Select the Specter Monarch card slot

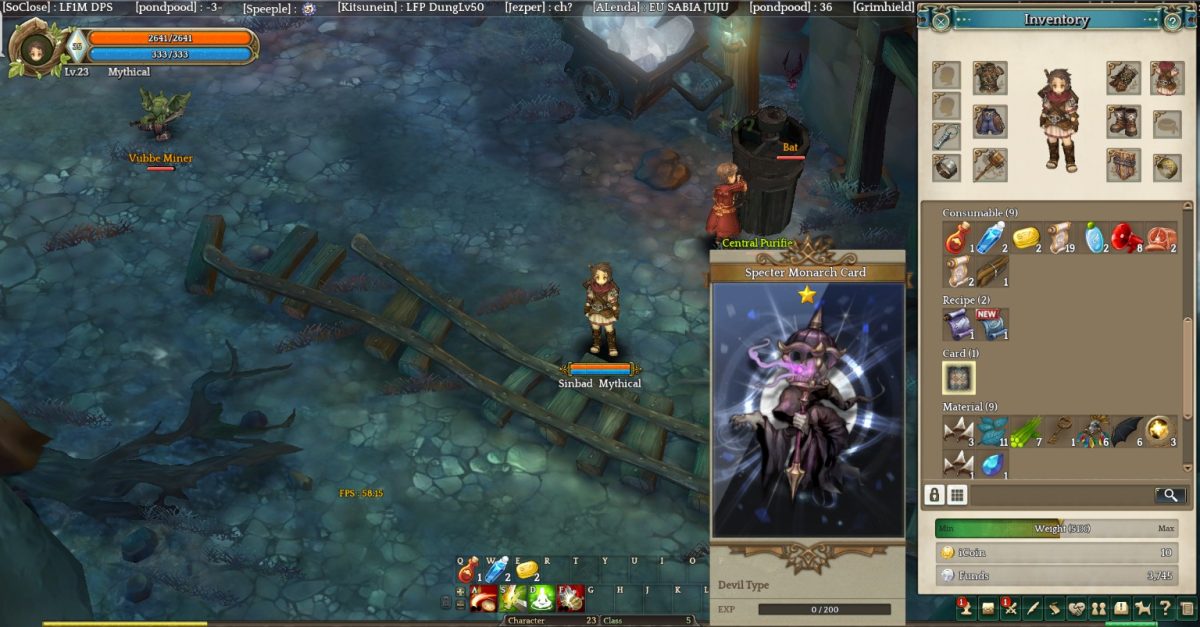pos(958,378)
